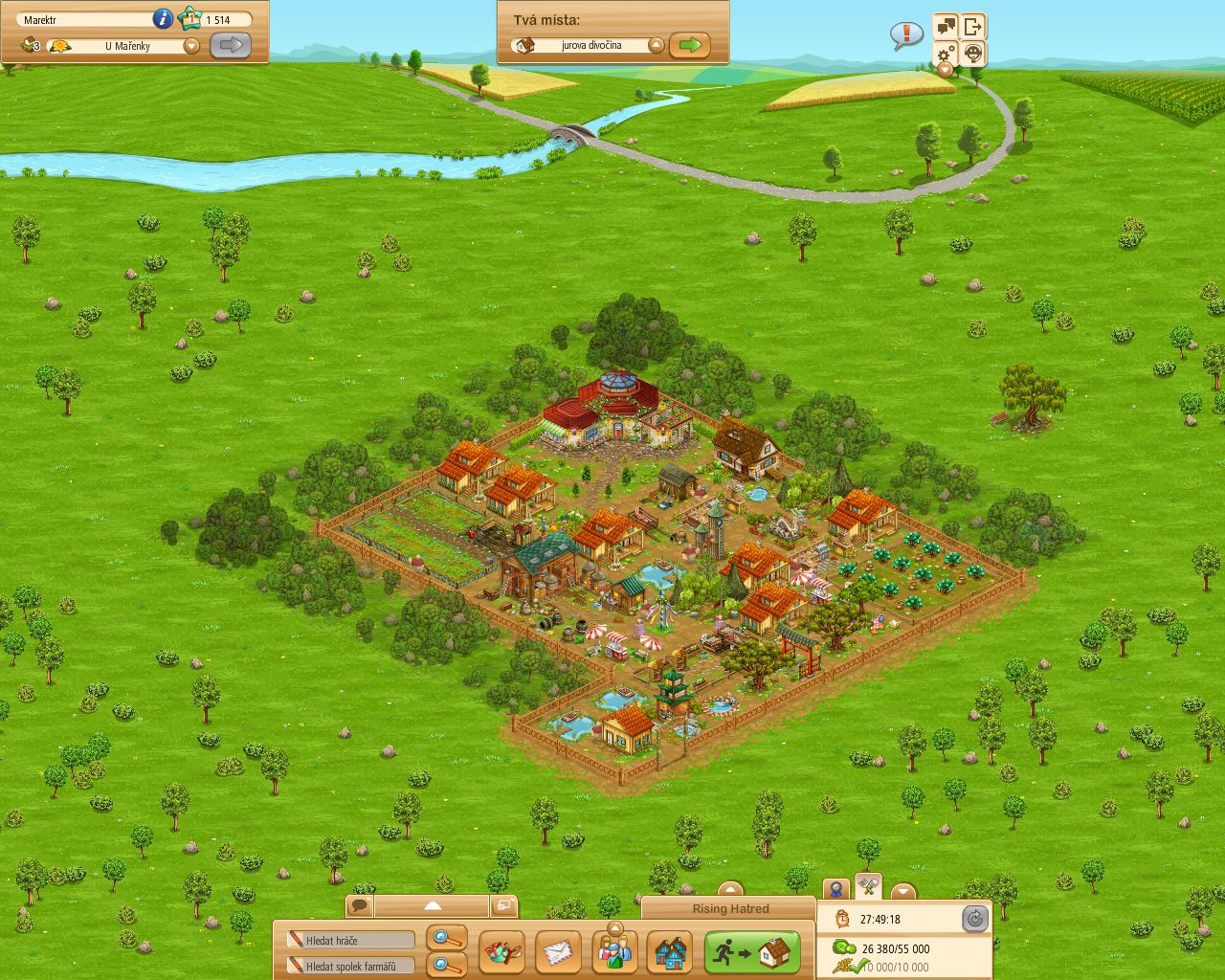Open the mail envelope inbox
This screenshot has height=980, width=1225.
pyautogui.click(x=559, y=952)
